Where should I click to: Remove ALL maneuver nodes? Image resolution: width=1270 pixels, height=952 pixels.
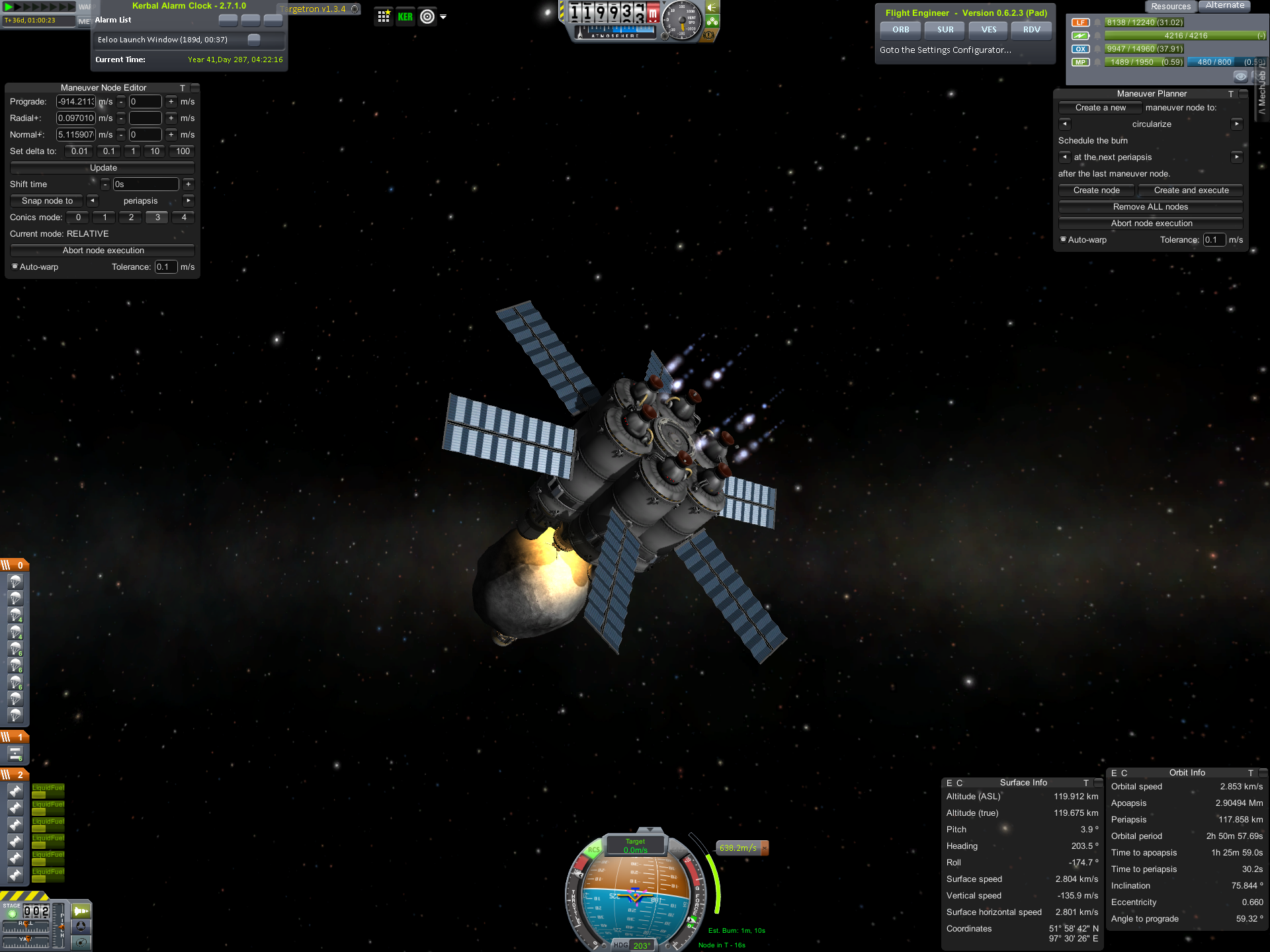click(1150, 207)
